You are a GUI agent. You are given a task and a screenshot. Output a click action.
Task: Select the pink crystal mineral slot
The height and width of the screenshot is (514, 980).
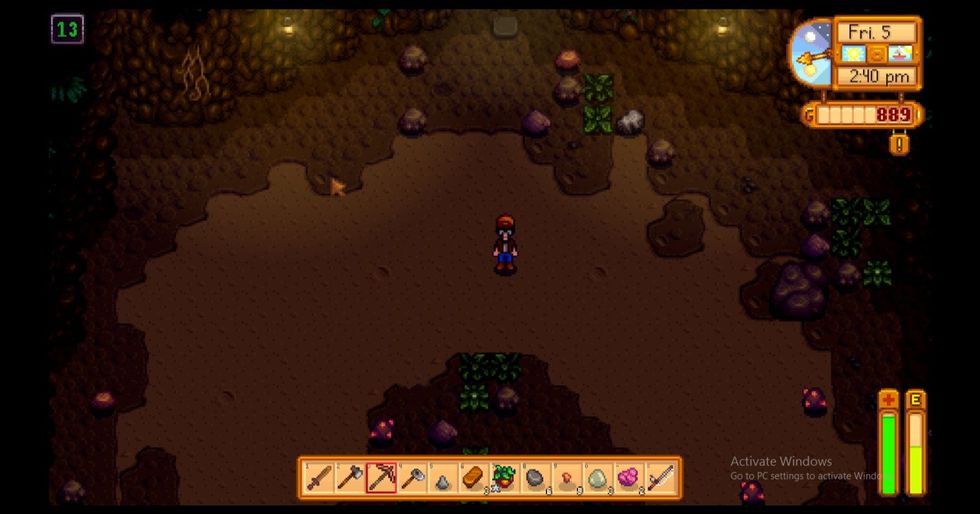tap(629, 478)
